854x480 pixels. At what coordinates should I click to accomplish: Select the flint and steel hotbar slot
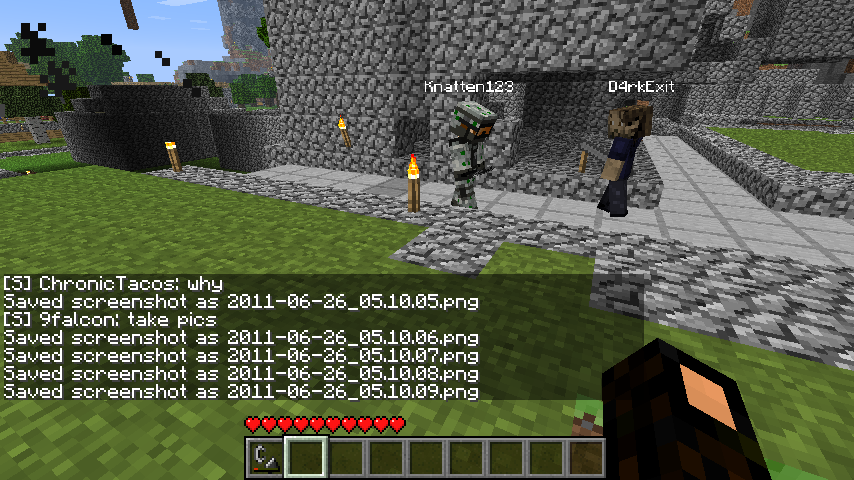265,457
